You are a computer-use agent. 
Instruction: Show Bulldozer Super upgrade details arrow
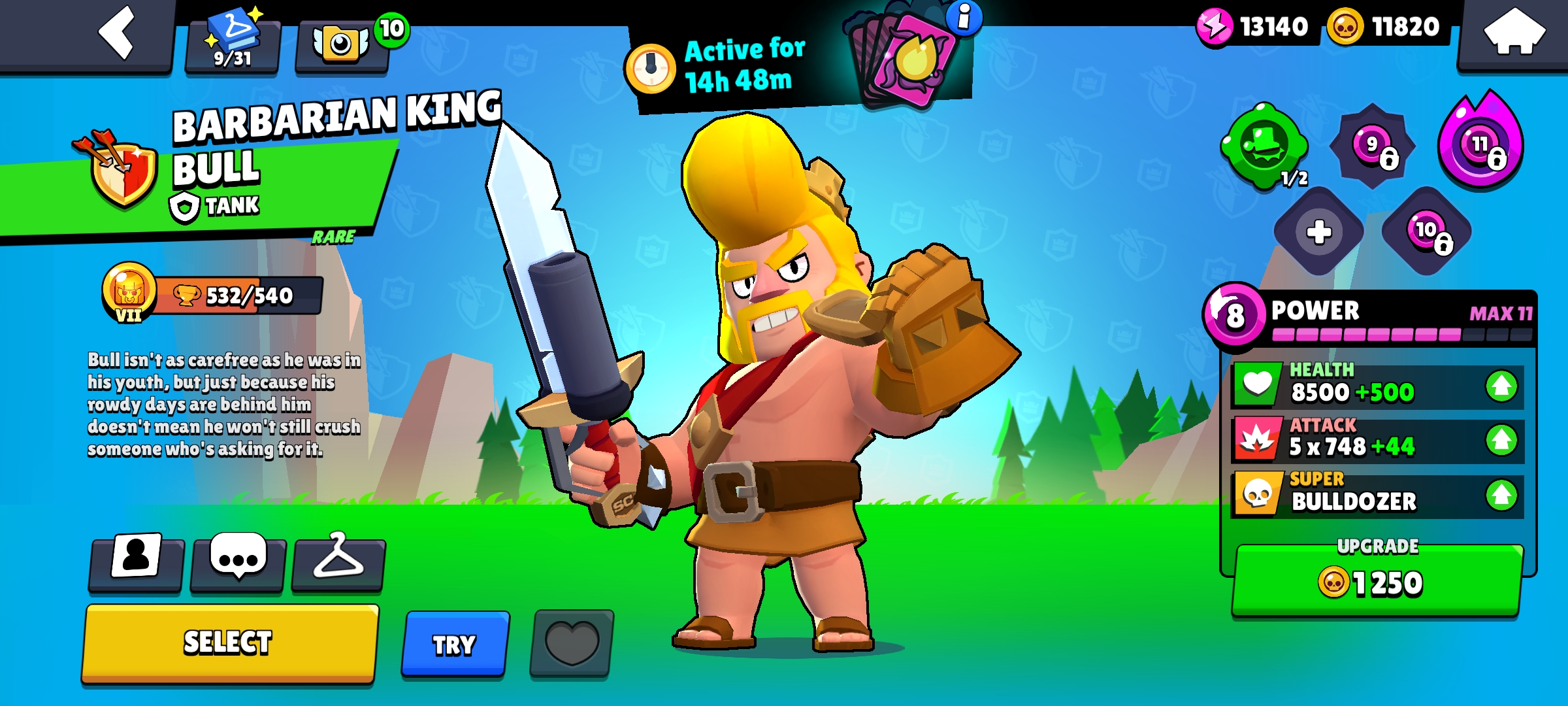1501,495
